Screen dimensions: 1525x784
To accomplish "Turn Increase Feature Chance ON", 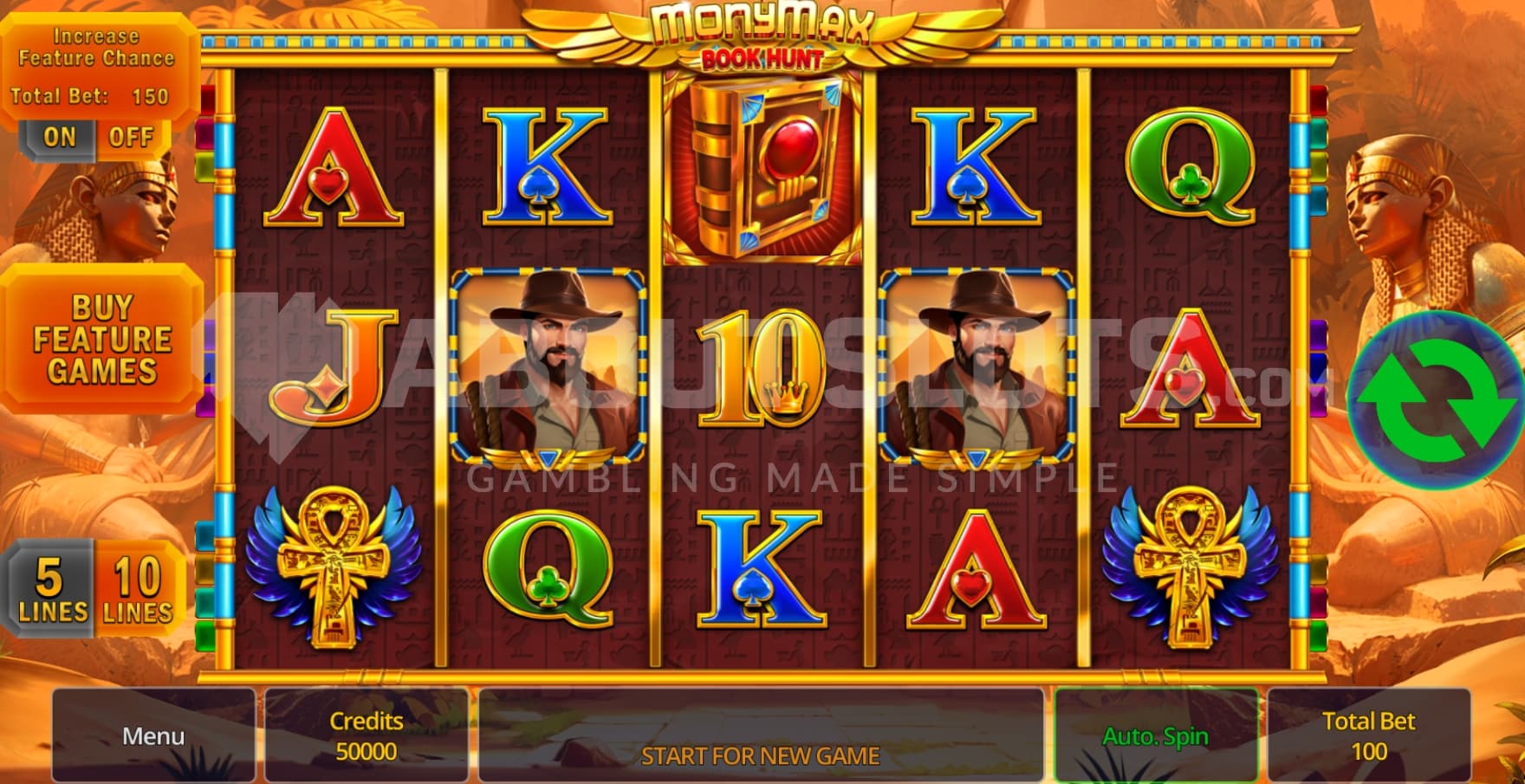I will point(59,137).
